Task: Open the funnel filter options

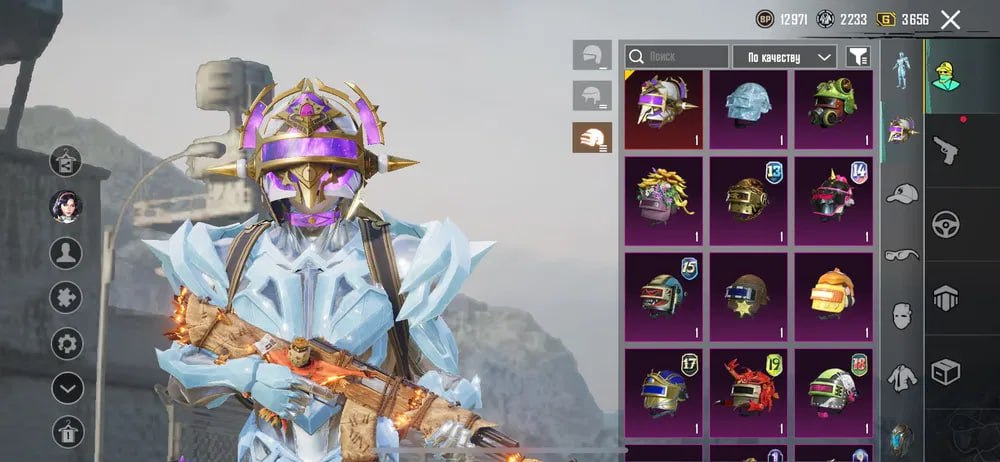Action: (x=858, y=57)
